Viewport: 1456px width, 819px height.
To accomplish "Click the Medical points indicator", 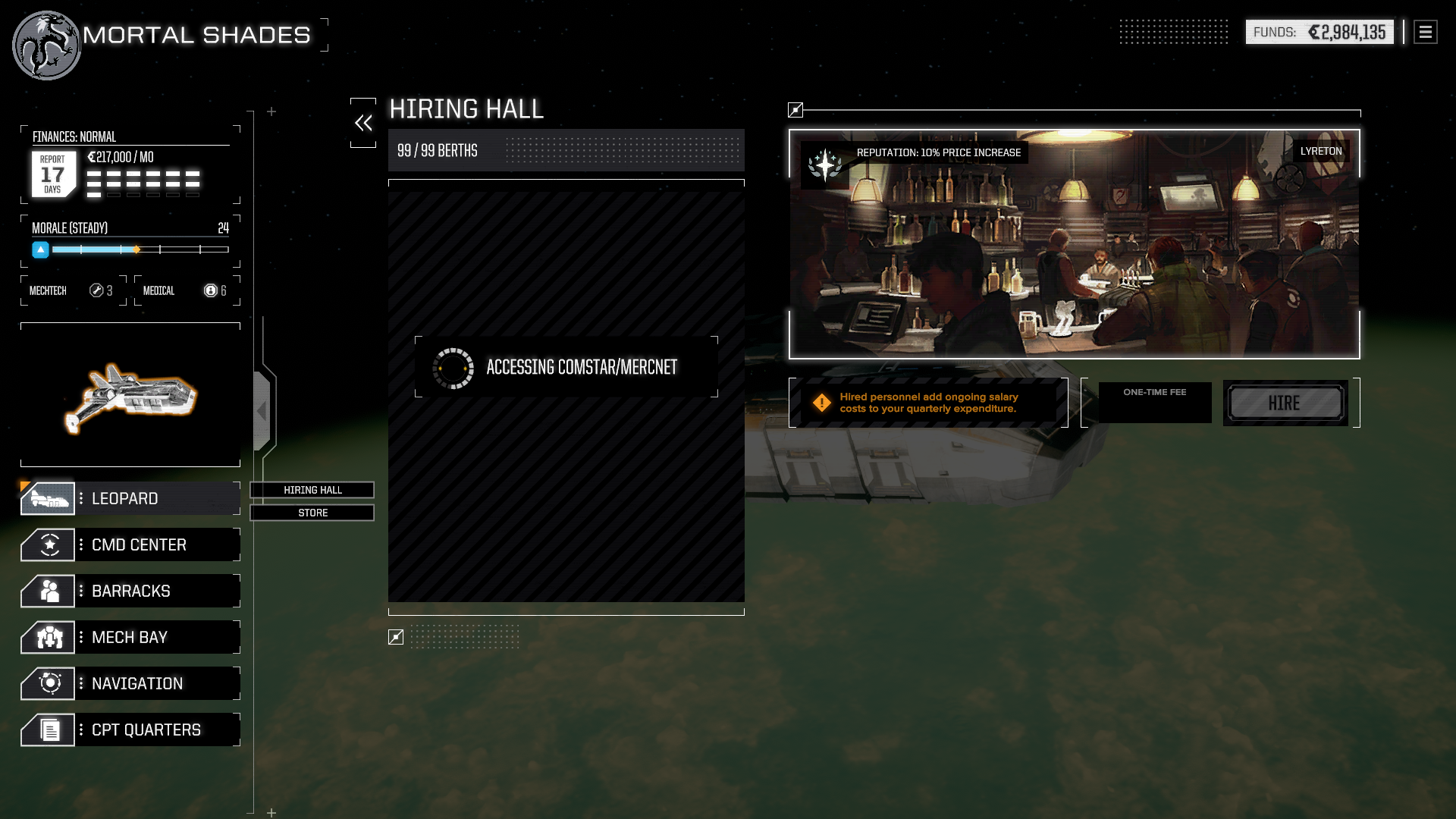I will [x=210, y=290].
